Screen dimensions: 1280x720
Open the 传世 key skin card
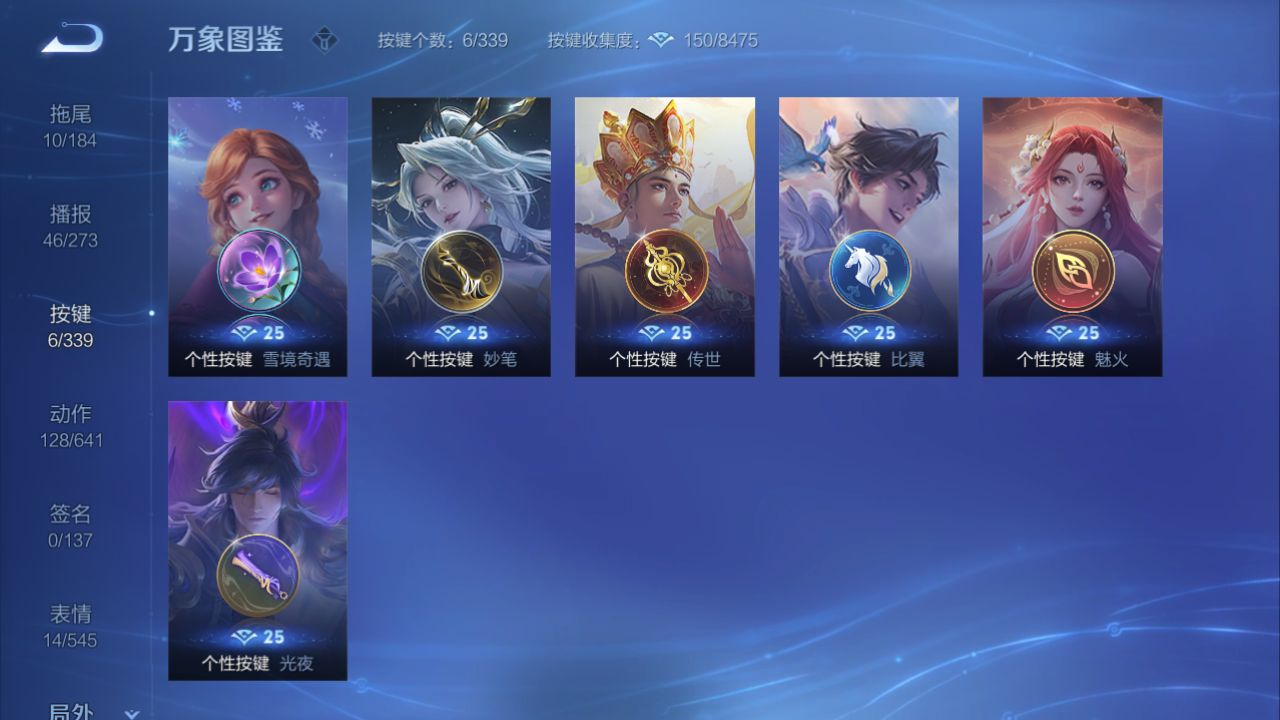click(x=665, y=237)
